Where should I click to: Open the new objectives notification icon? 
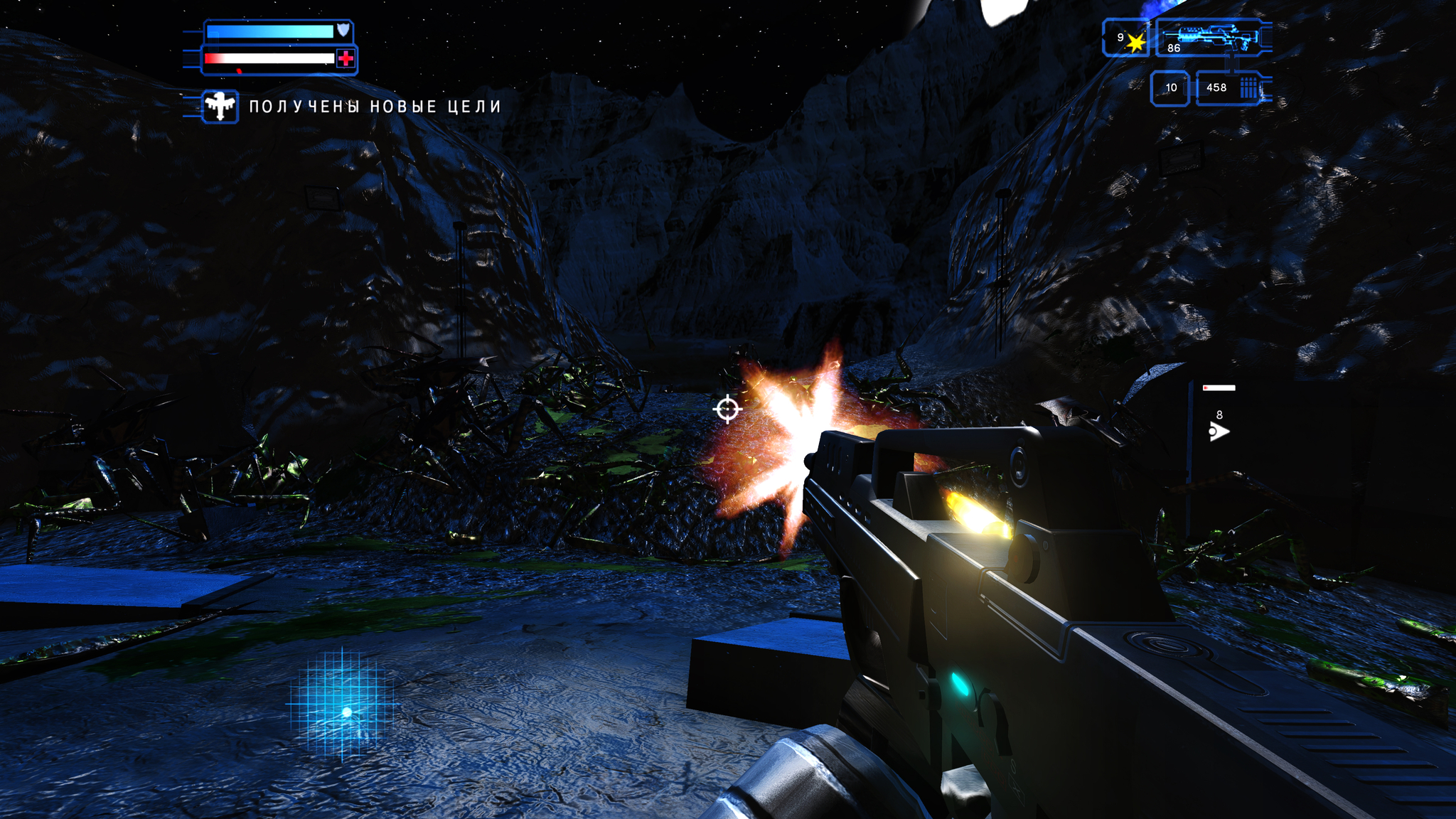click(220, 107)
